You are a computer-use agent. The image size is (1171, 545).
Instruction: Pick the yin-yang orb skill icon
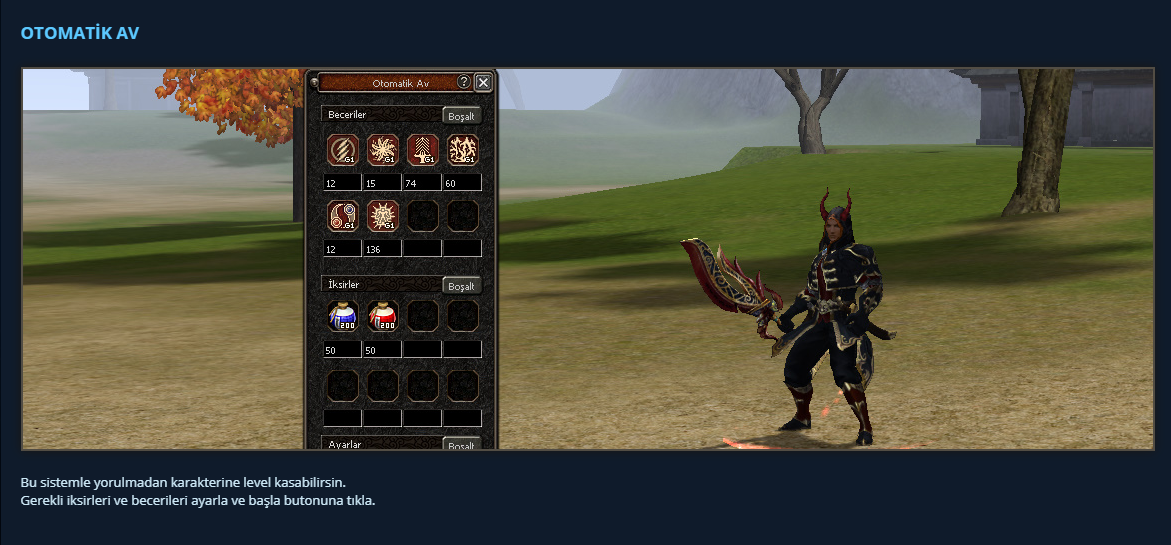coord(343,215)
